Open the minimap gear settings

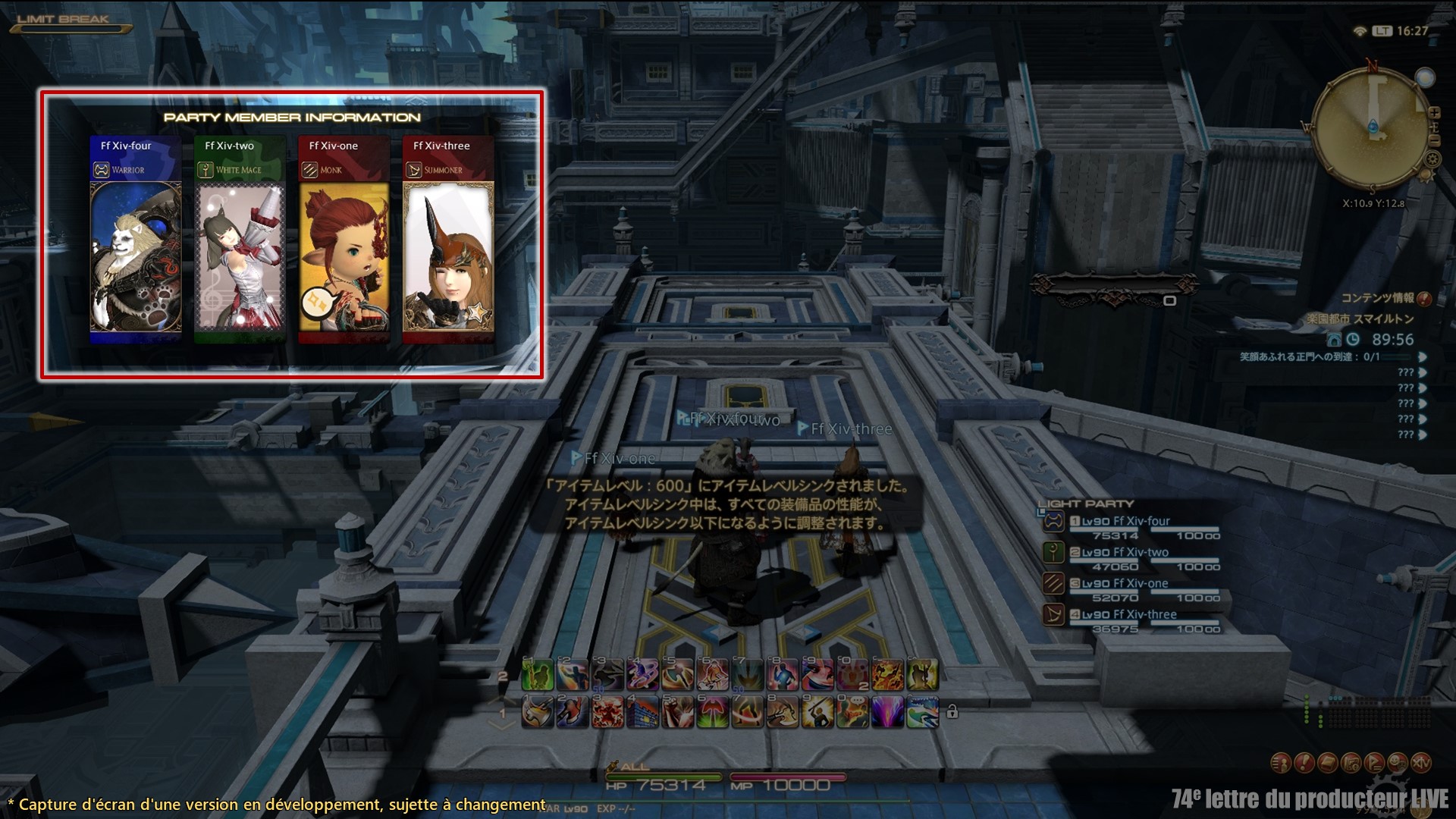(x=1432, y=159)
